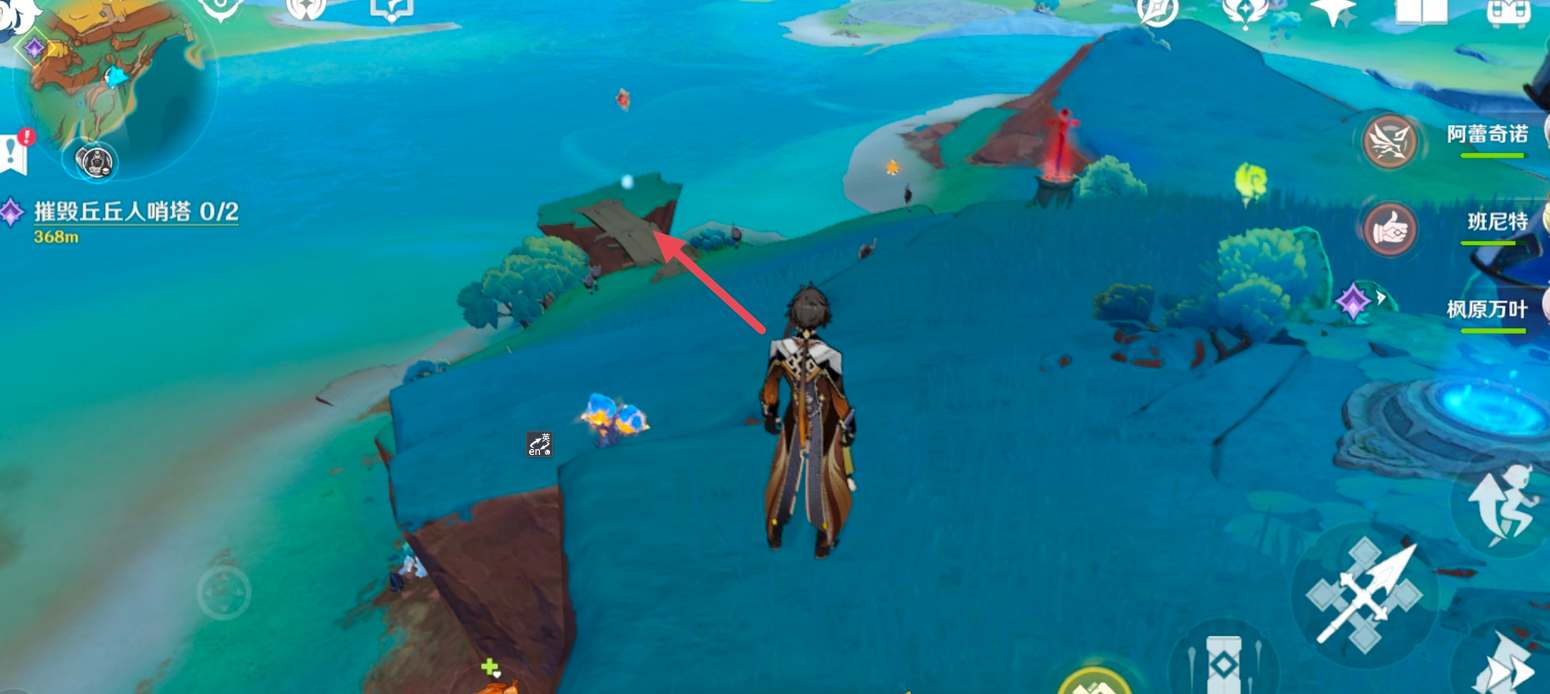Trigger 班尼特's thumbs-up burst icon
Screen dimensions: 1550x694
(1390, 229)
